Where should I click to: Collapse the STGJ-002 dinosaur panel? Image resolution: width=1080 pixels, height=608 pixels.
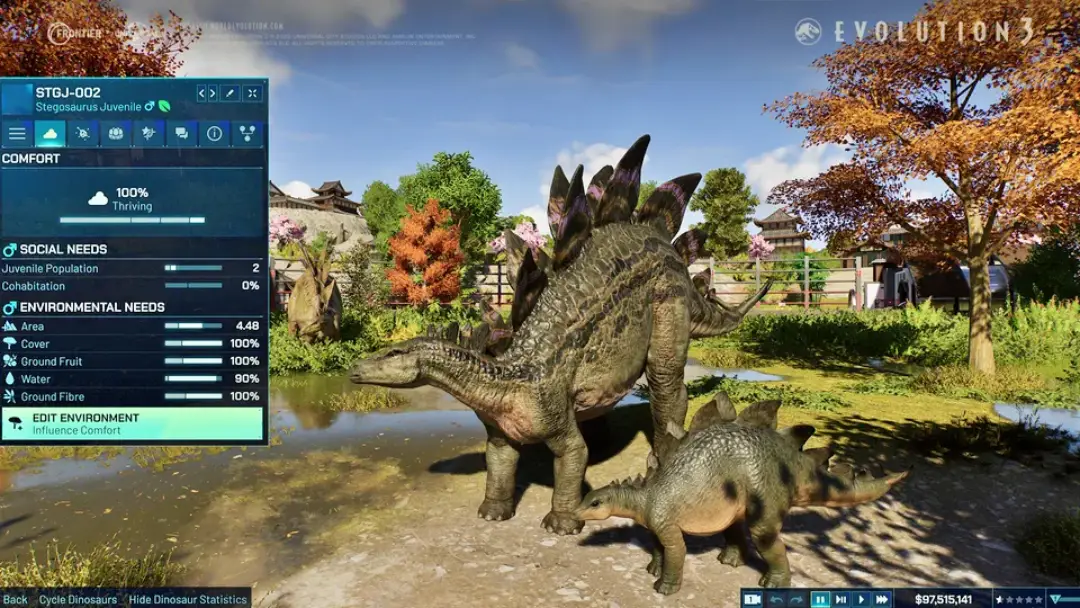click(x=253, y=93)
